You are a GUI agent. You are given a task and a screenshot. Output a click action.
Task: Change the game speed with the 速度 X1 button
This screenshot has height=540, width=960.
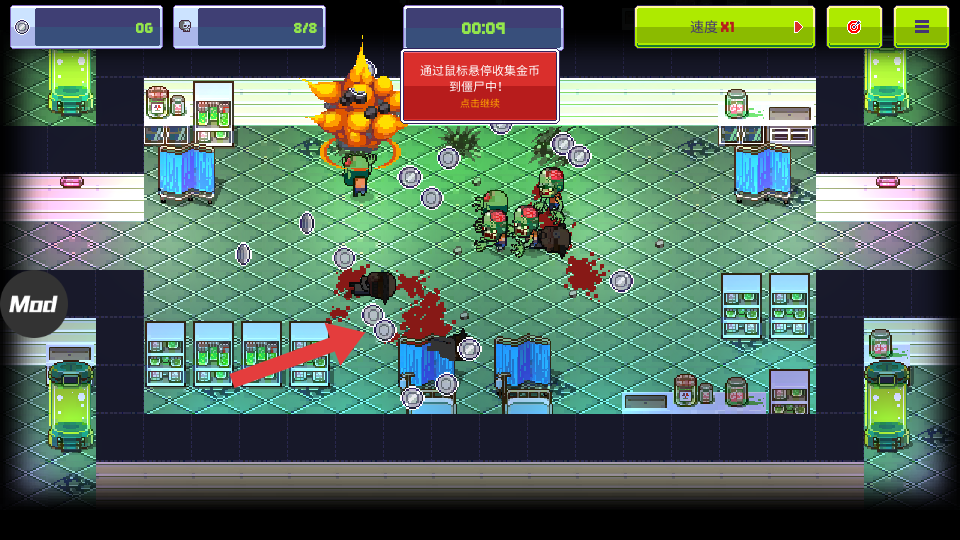point(724,27)
